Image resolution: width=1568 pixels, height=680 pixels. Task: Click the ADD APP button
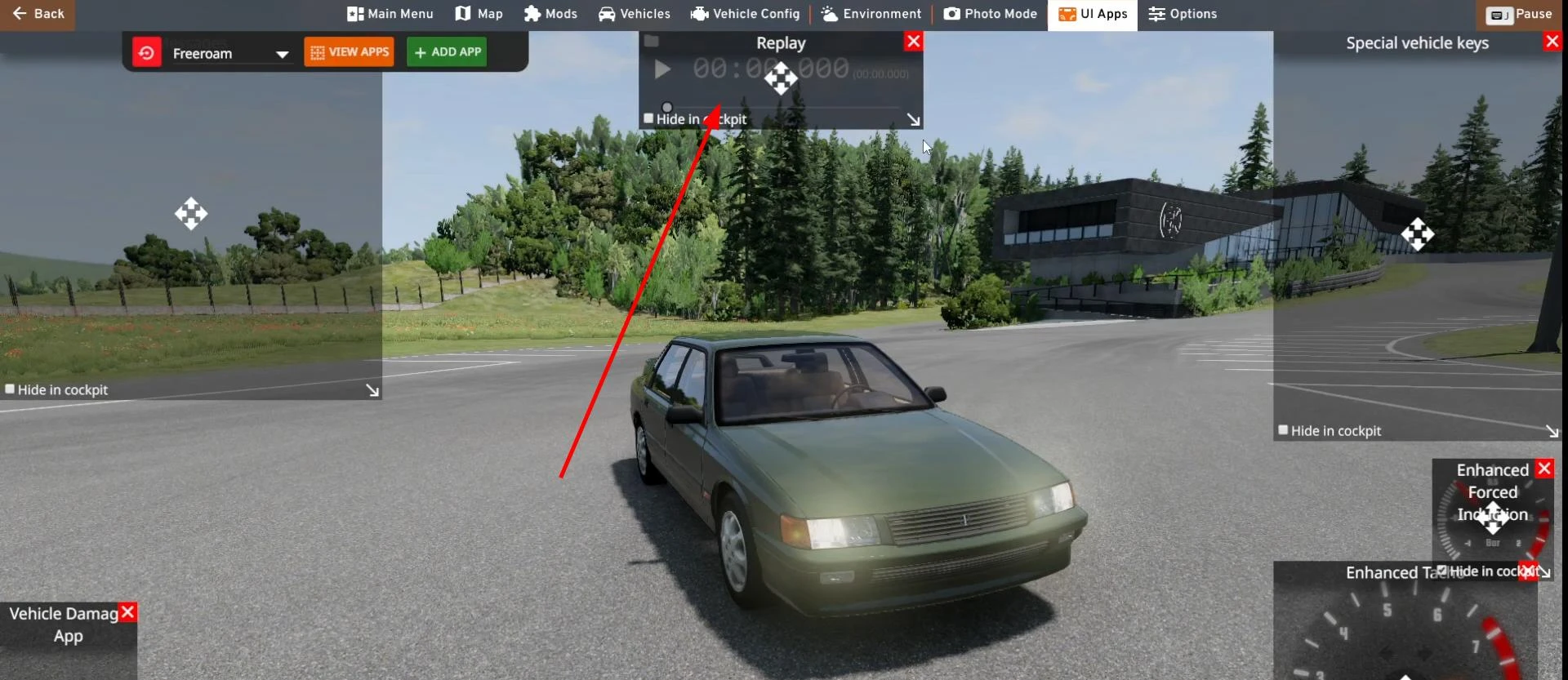pos(446,51)
